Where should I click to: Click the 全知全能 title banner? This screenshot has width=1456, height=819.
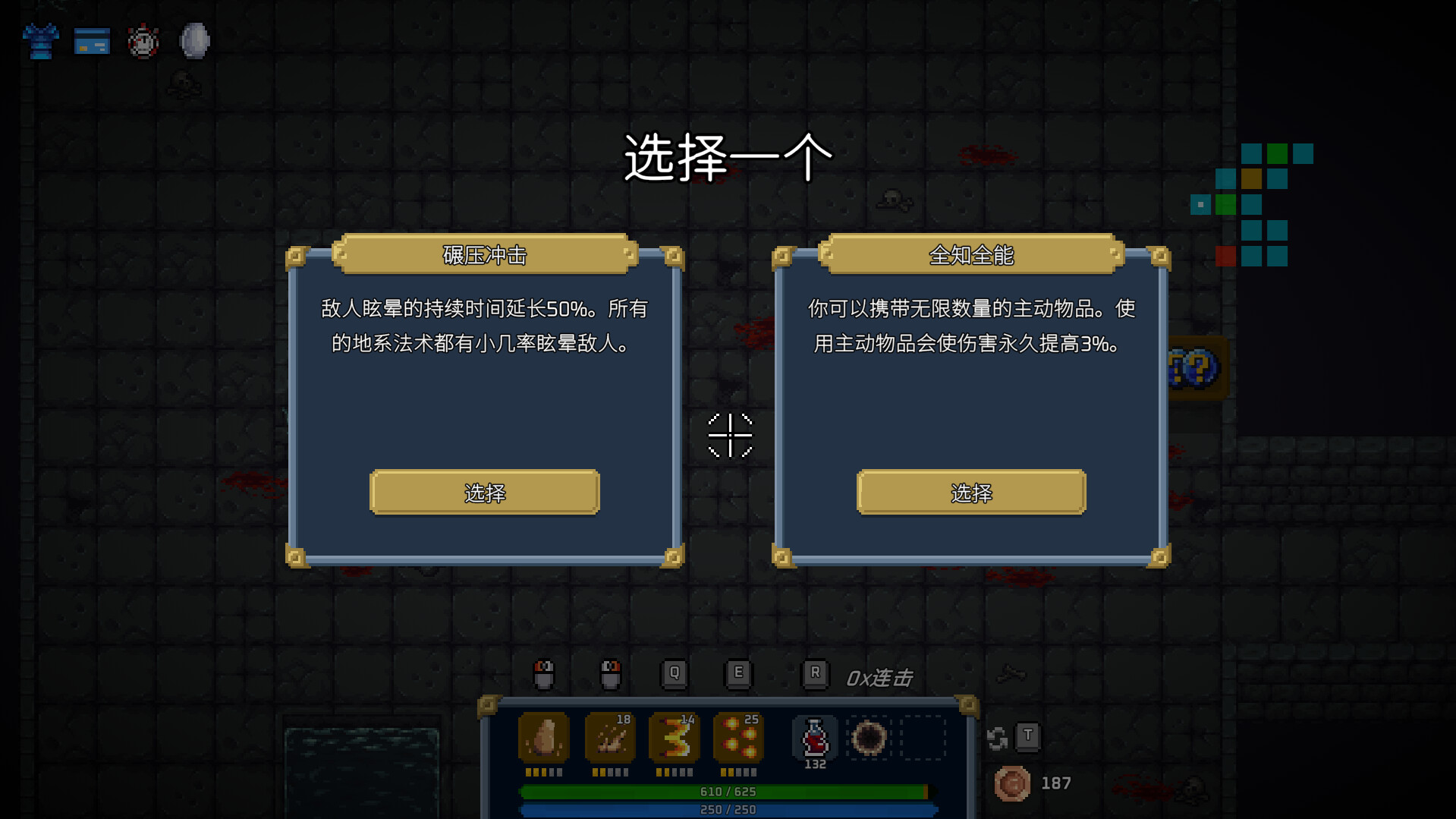click(970, 254)
